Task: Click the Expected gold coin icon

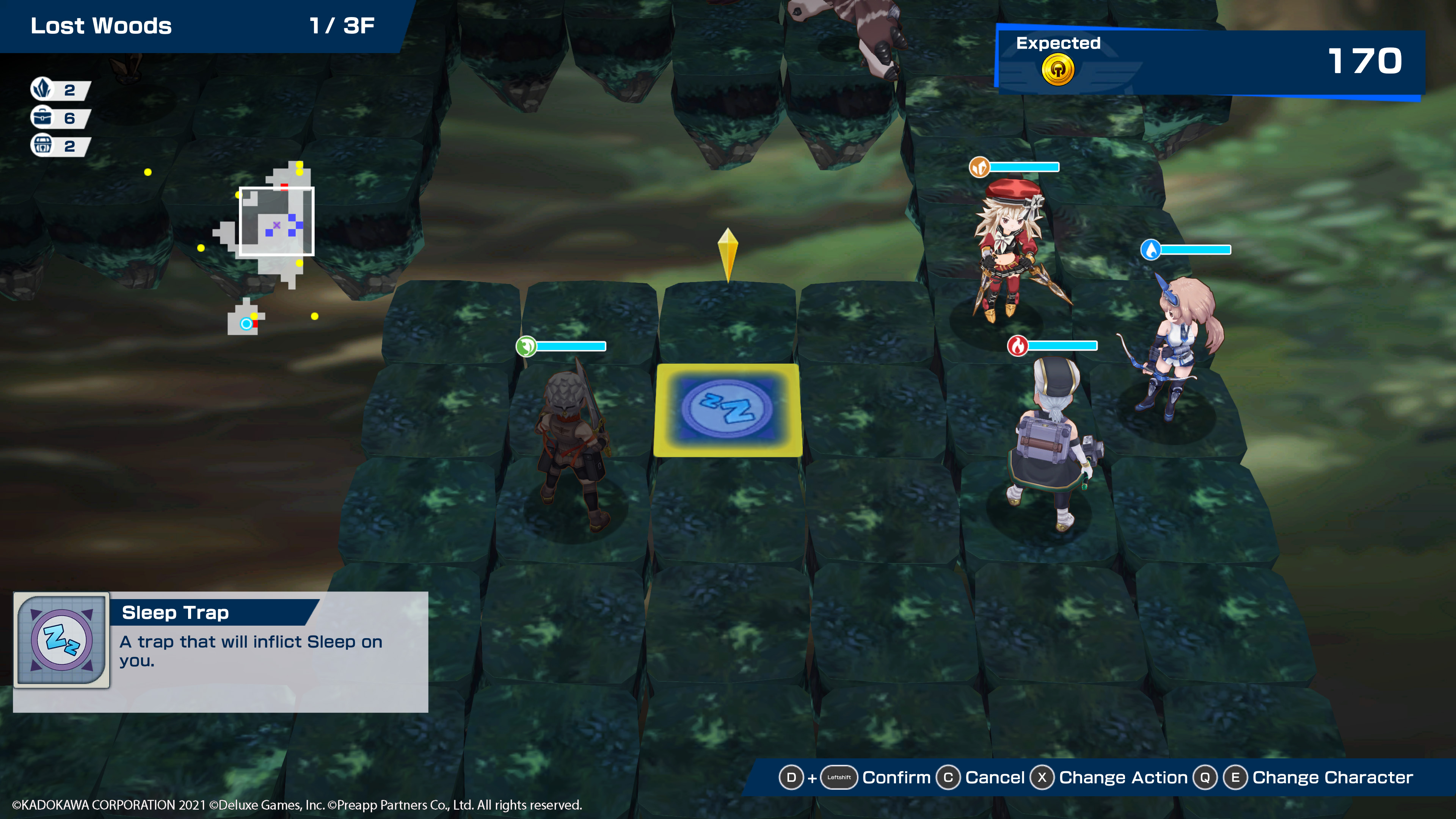Action: tap(1057, 70)
